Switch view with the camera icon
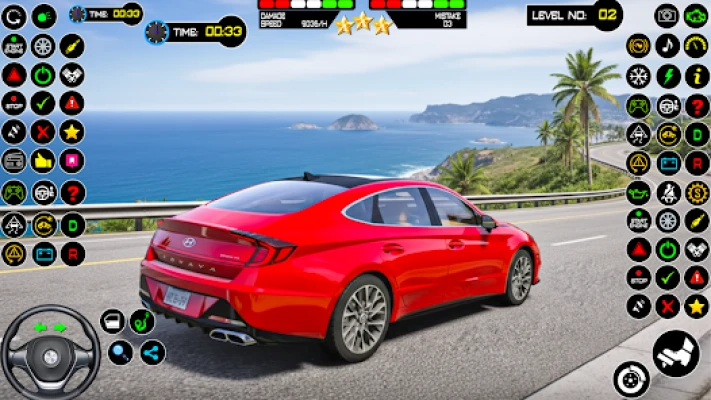The height and width of the screenshot is (400, 711). [666, 15]
